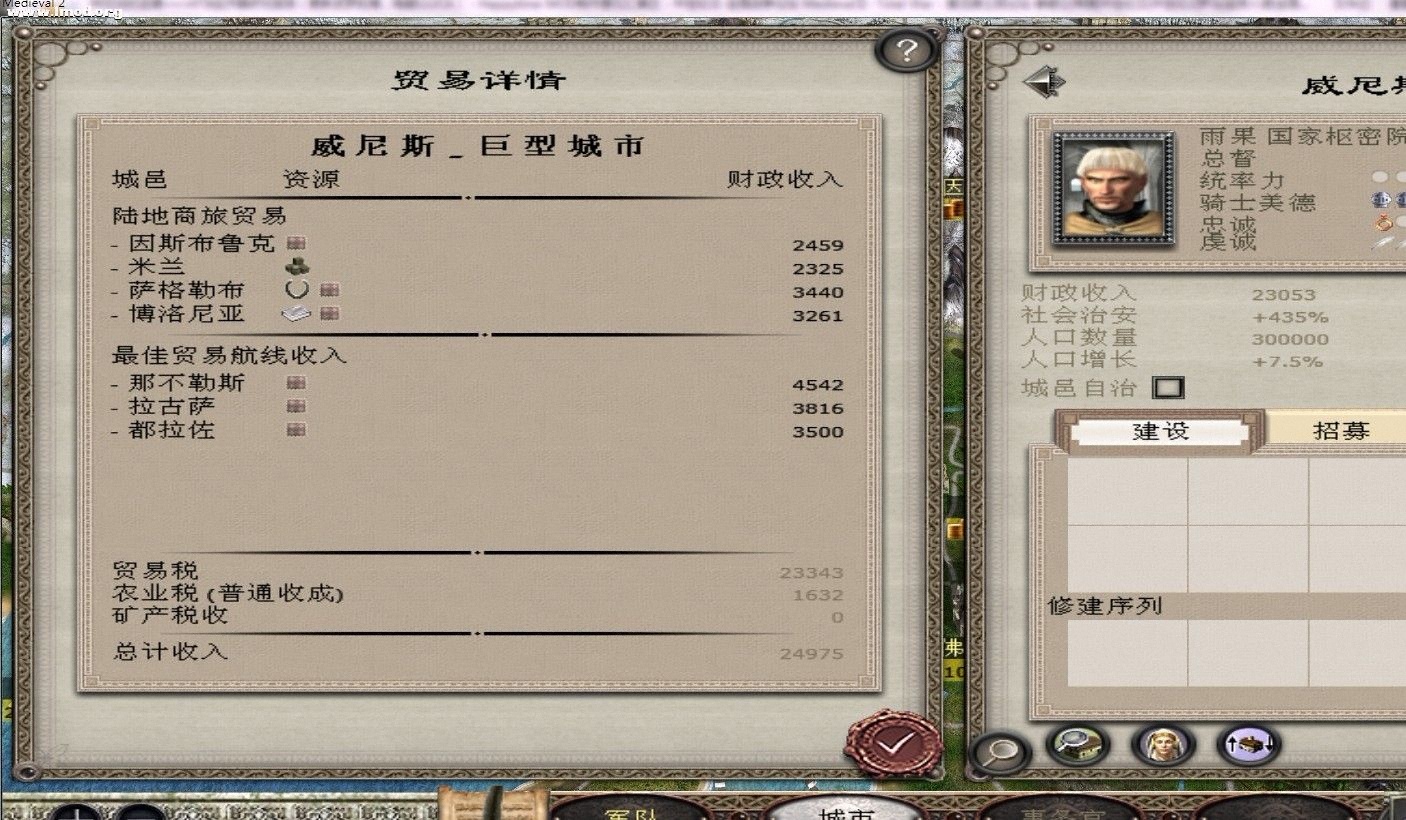Open the settlement details inspection icon
The width and height of the screenshot is (1406, 820).
pyautogui.click(x=1075, y=745)
